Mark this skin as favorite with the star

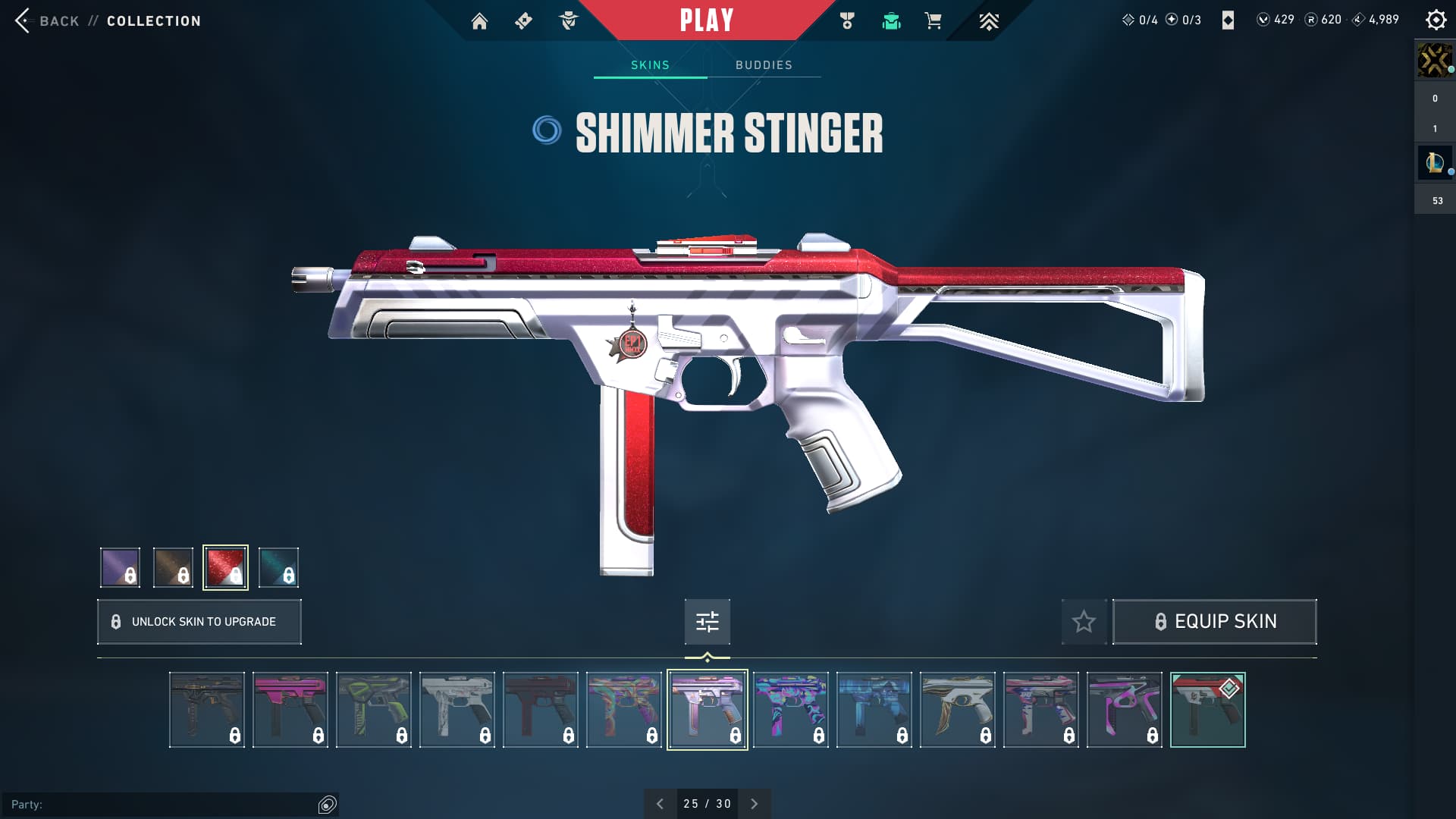[1084, 622]
